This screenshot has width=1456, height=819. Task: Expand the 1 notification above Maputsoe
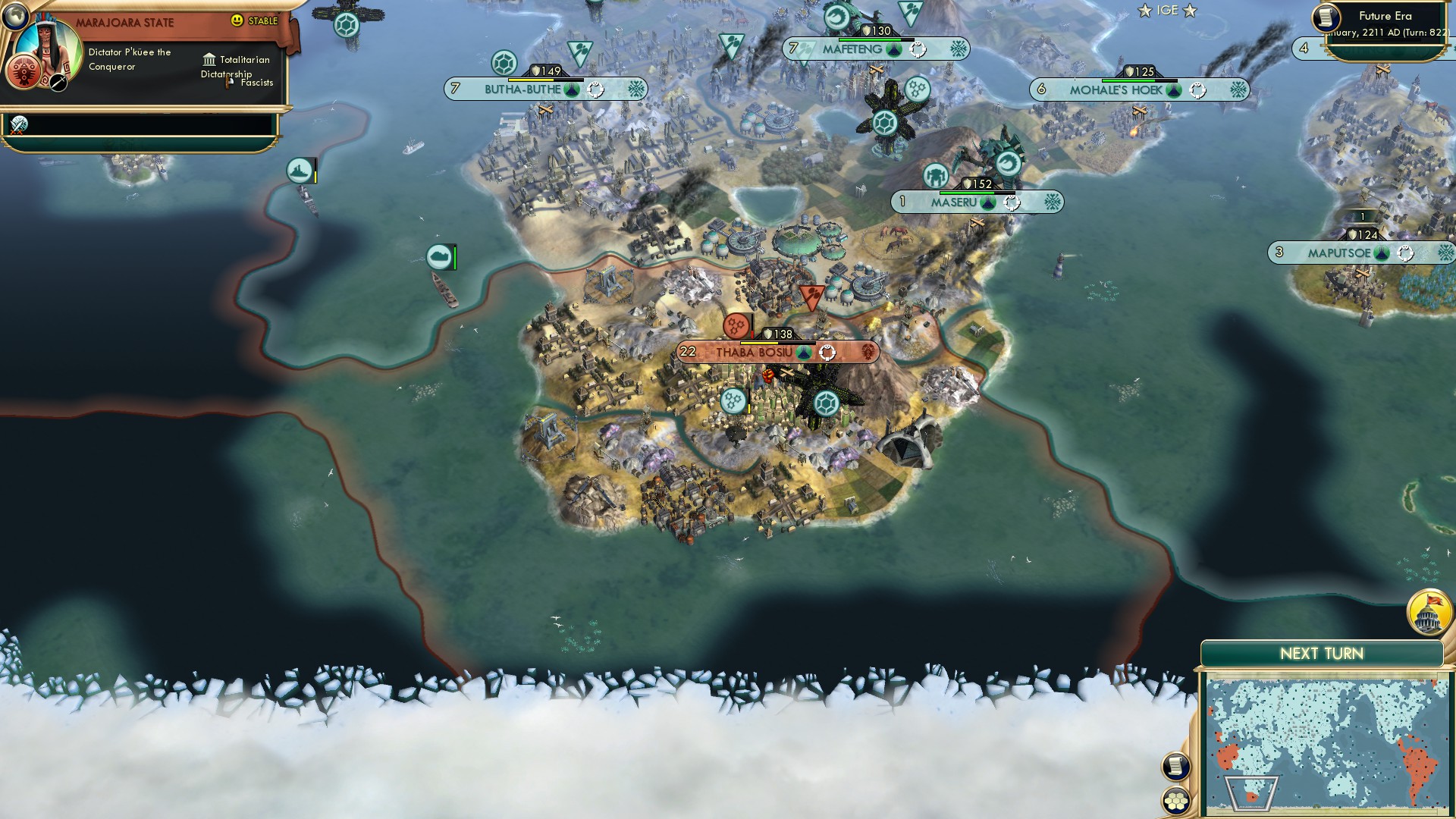point(1364,215)
